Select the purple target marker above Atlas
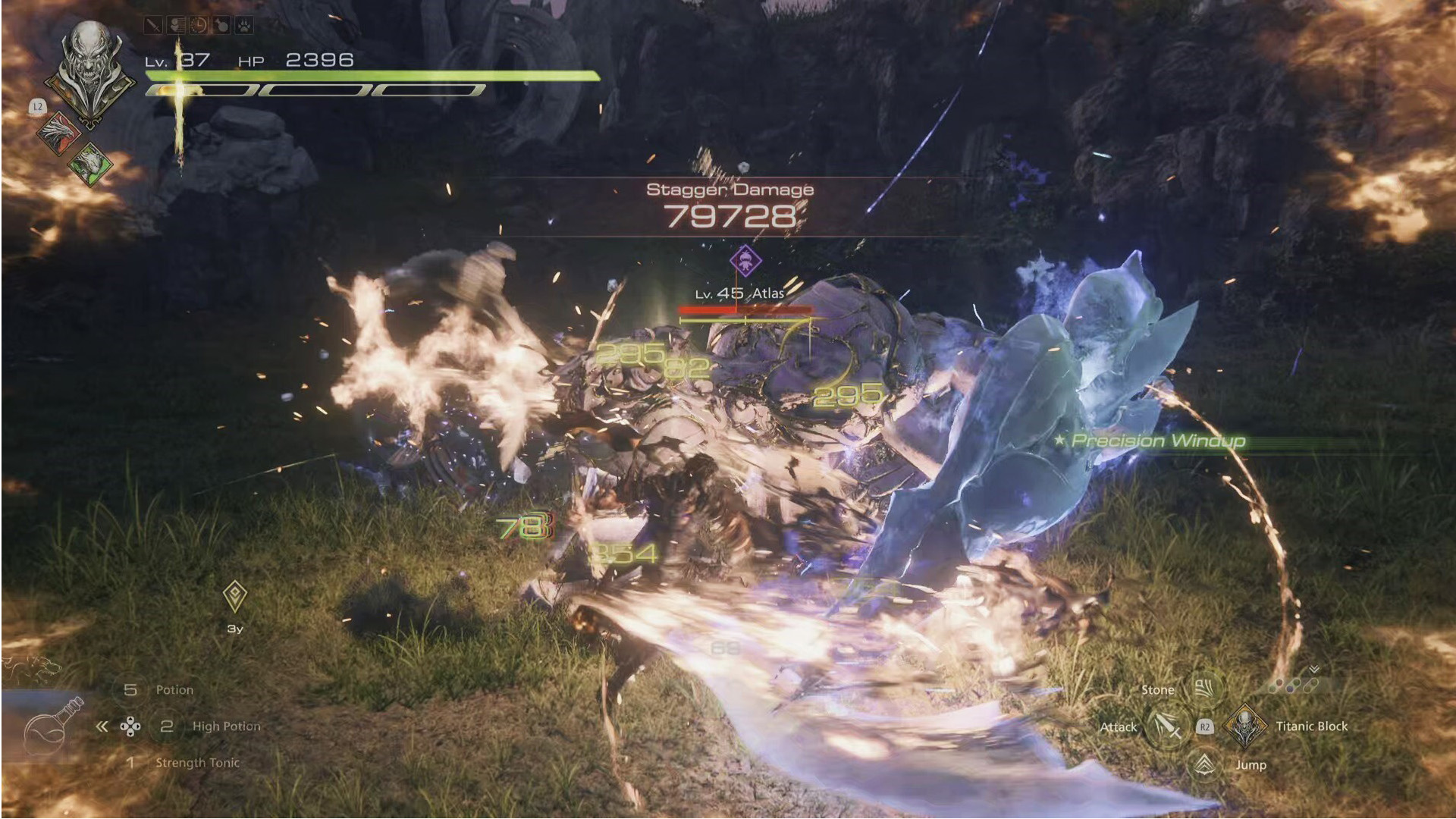The width and height of the screenshot is (1456, 819). (x=745, y=262)
